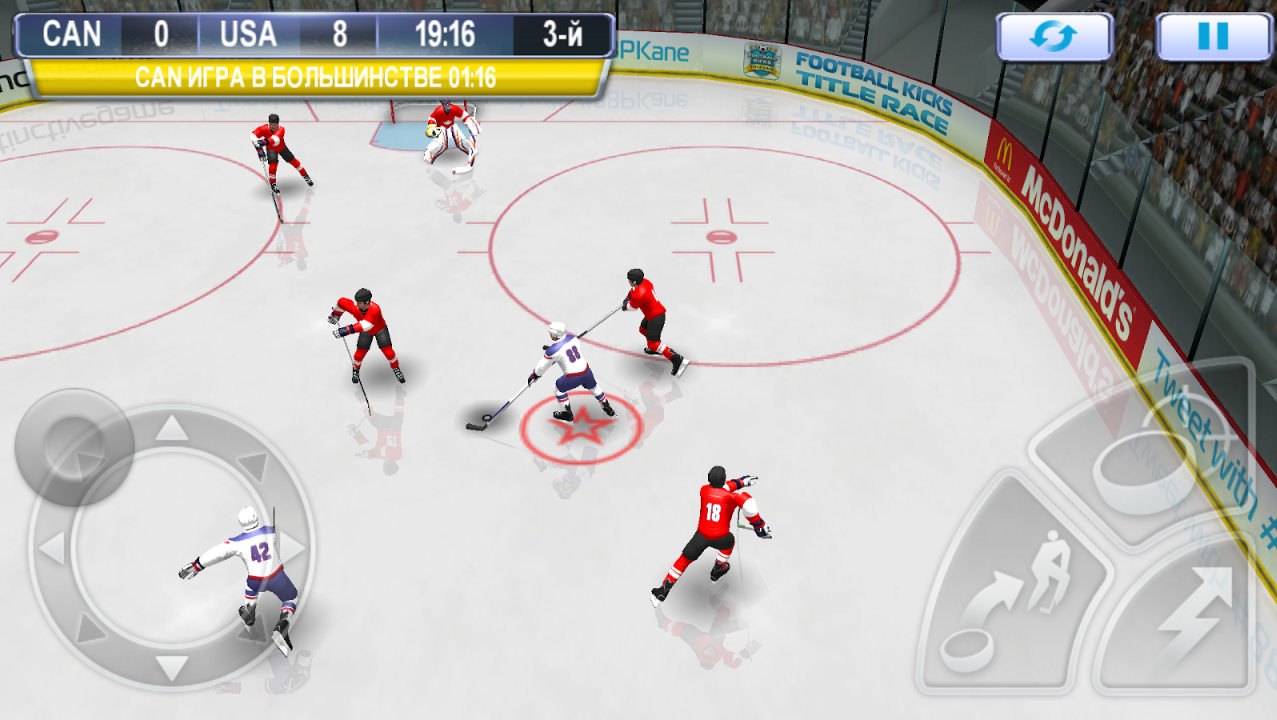The width and height of the screenshot is (1277, 720).
Task: Tap the up arrow on the movement pad
Action: 172,430
